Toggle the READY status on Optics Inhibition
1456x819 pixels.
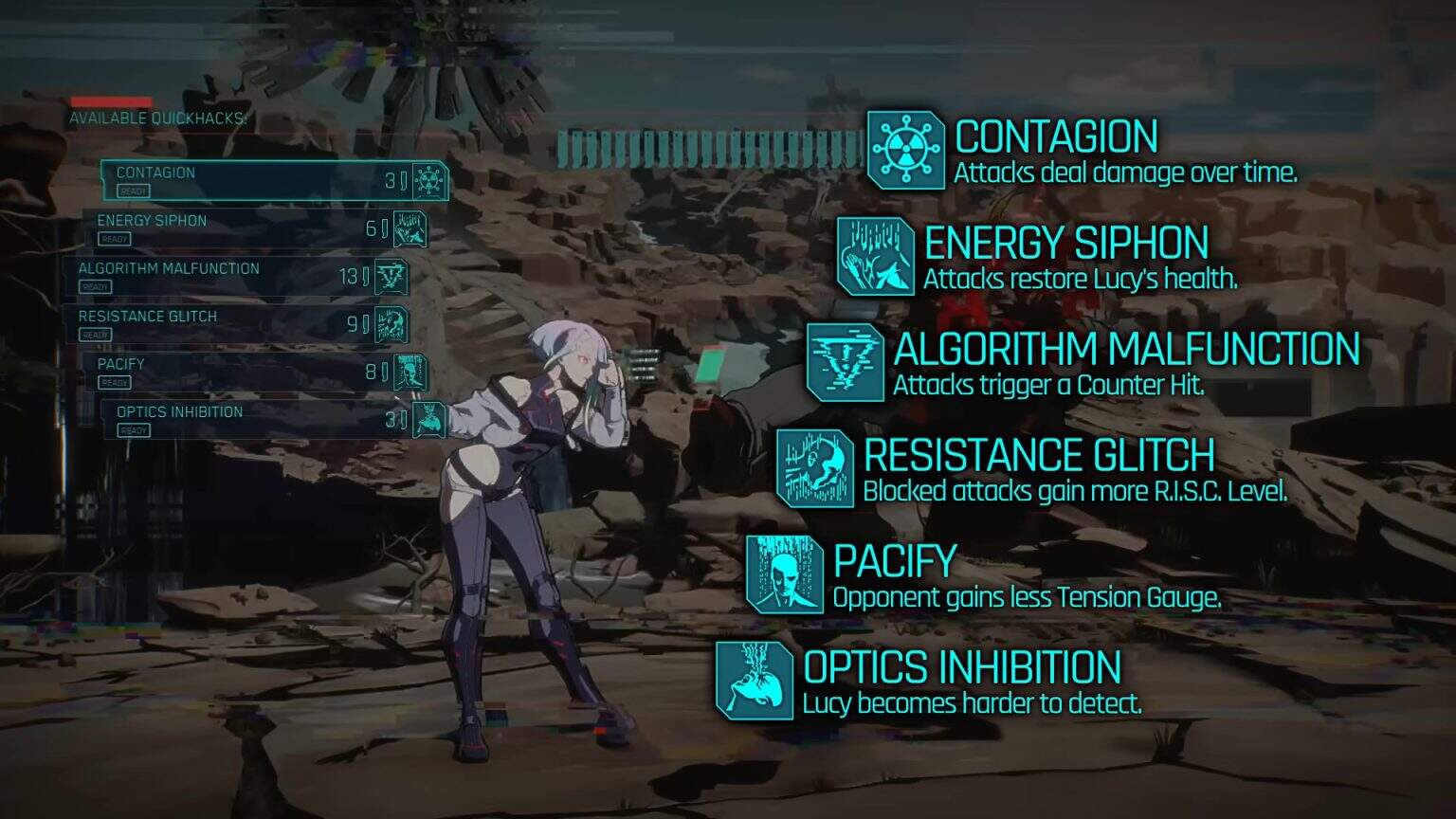136,430
